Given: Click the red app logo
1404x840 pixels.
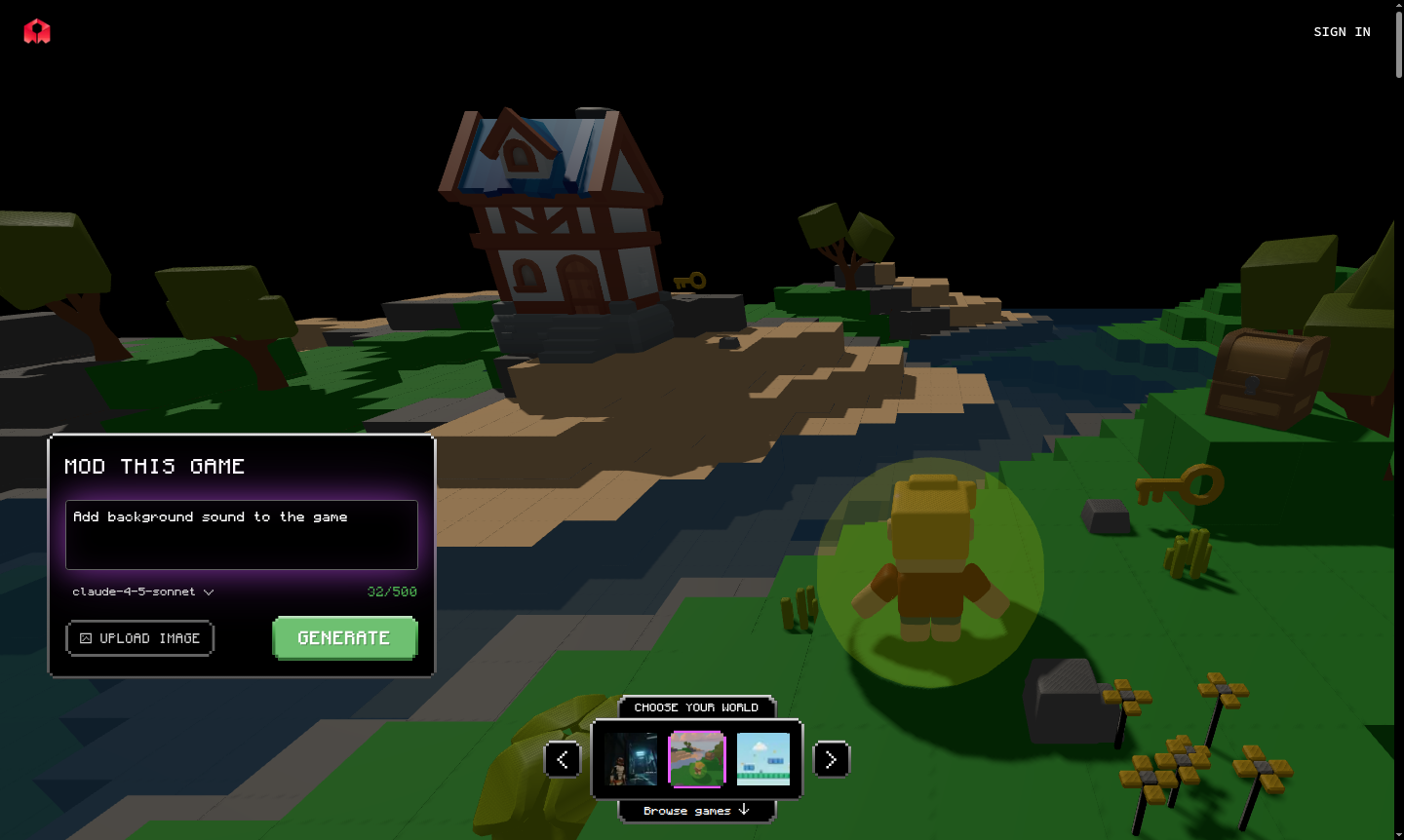Looking at the screenshot, I should point(36,30).
